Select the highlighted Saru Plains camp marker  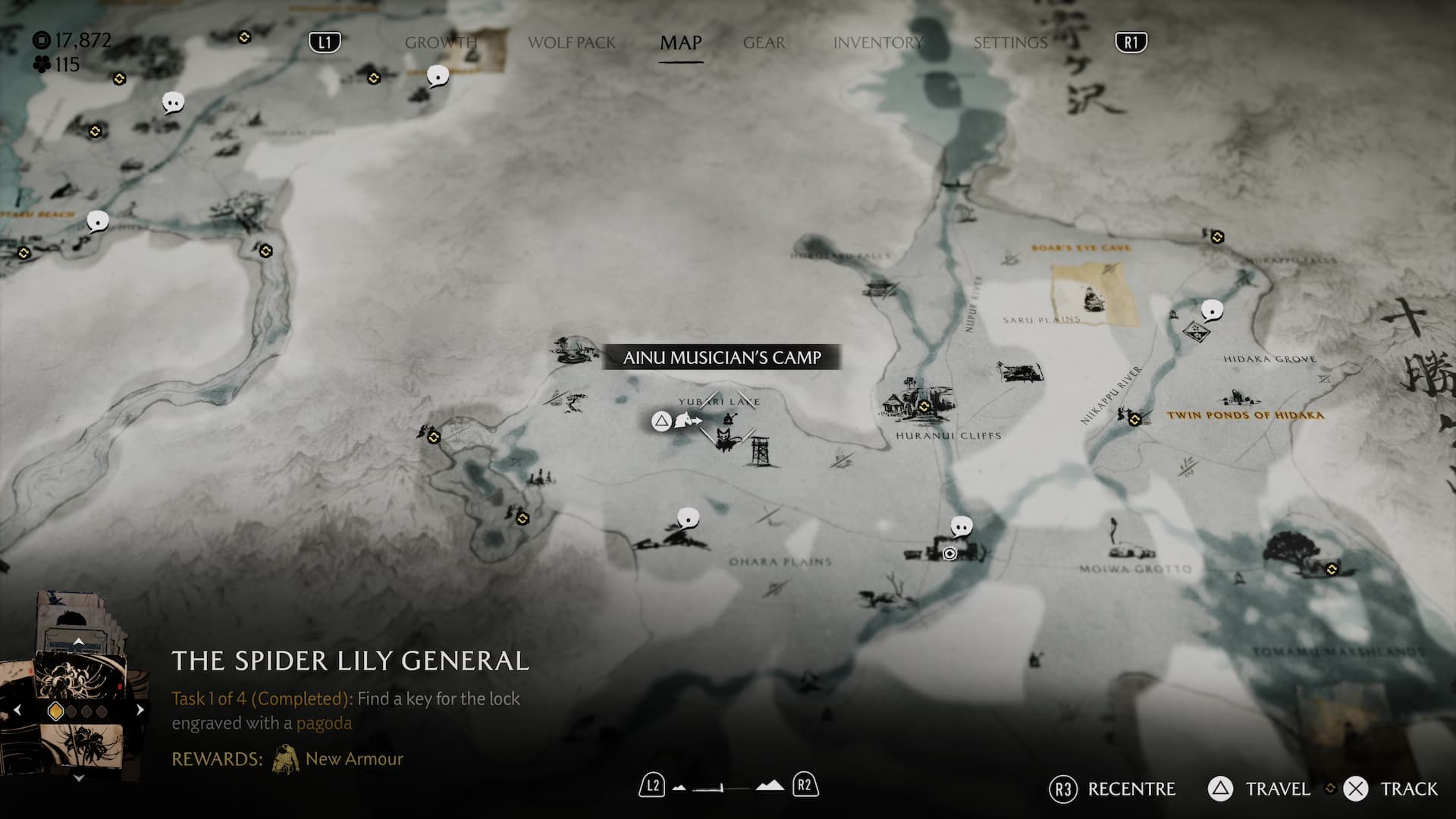(x=1092, y=300)
